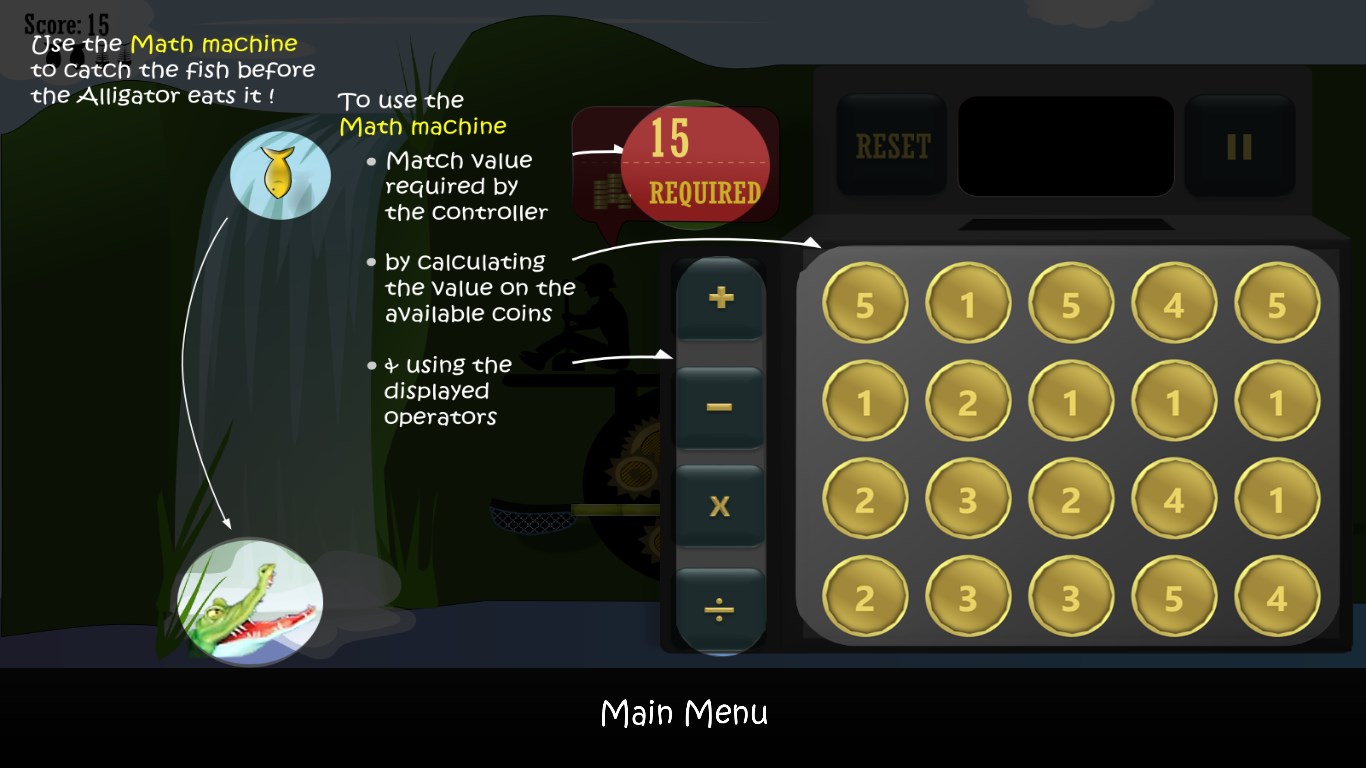Choose the 5 coin in the bottom row

1174,598
